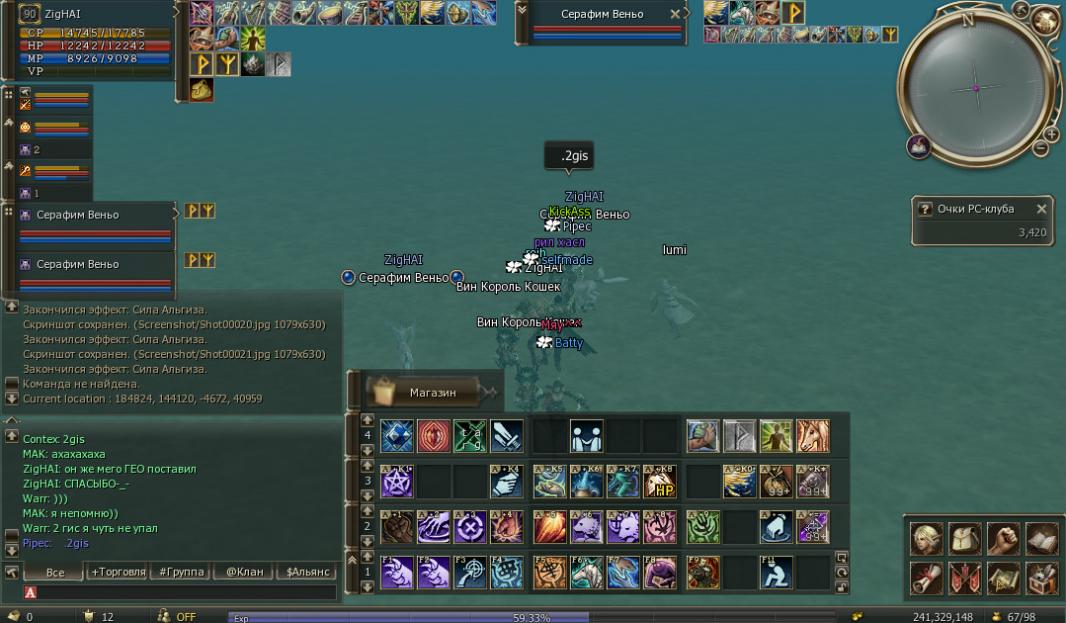
Task: Open the actions fist icon
Action: [1003, 539]
